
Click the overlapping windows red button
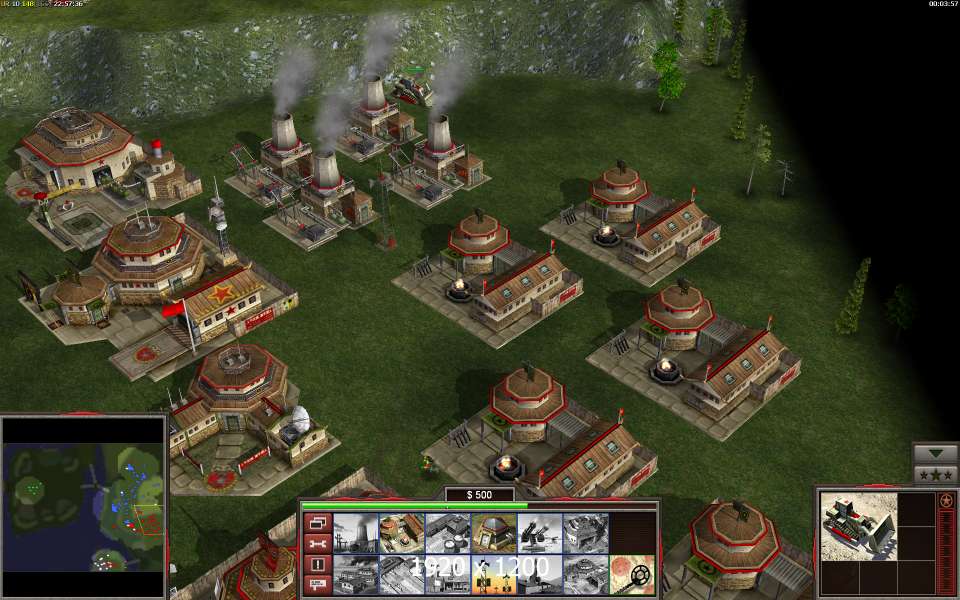coord(317,522)
